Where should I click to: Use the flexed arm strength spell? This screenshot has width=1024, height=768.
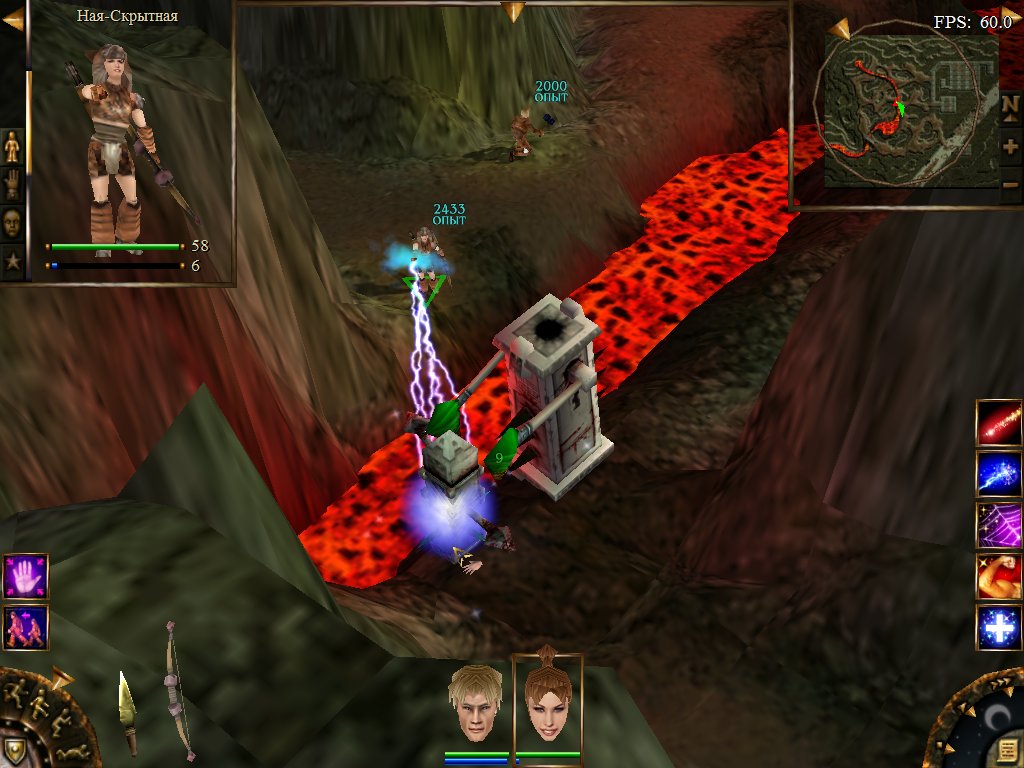[x=999, y=577]
